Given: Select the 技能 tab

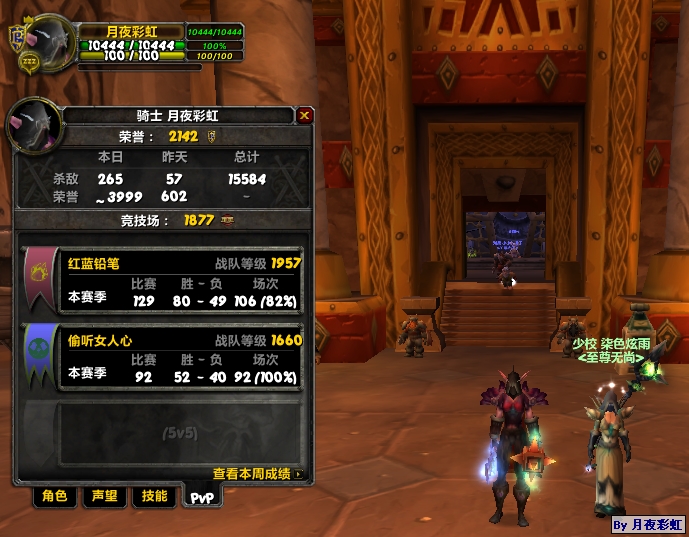Looking at the screenshot, I should pyautogui.click(x=154, y=496).
